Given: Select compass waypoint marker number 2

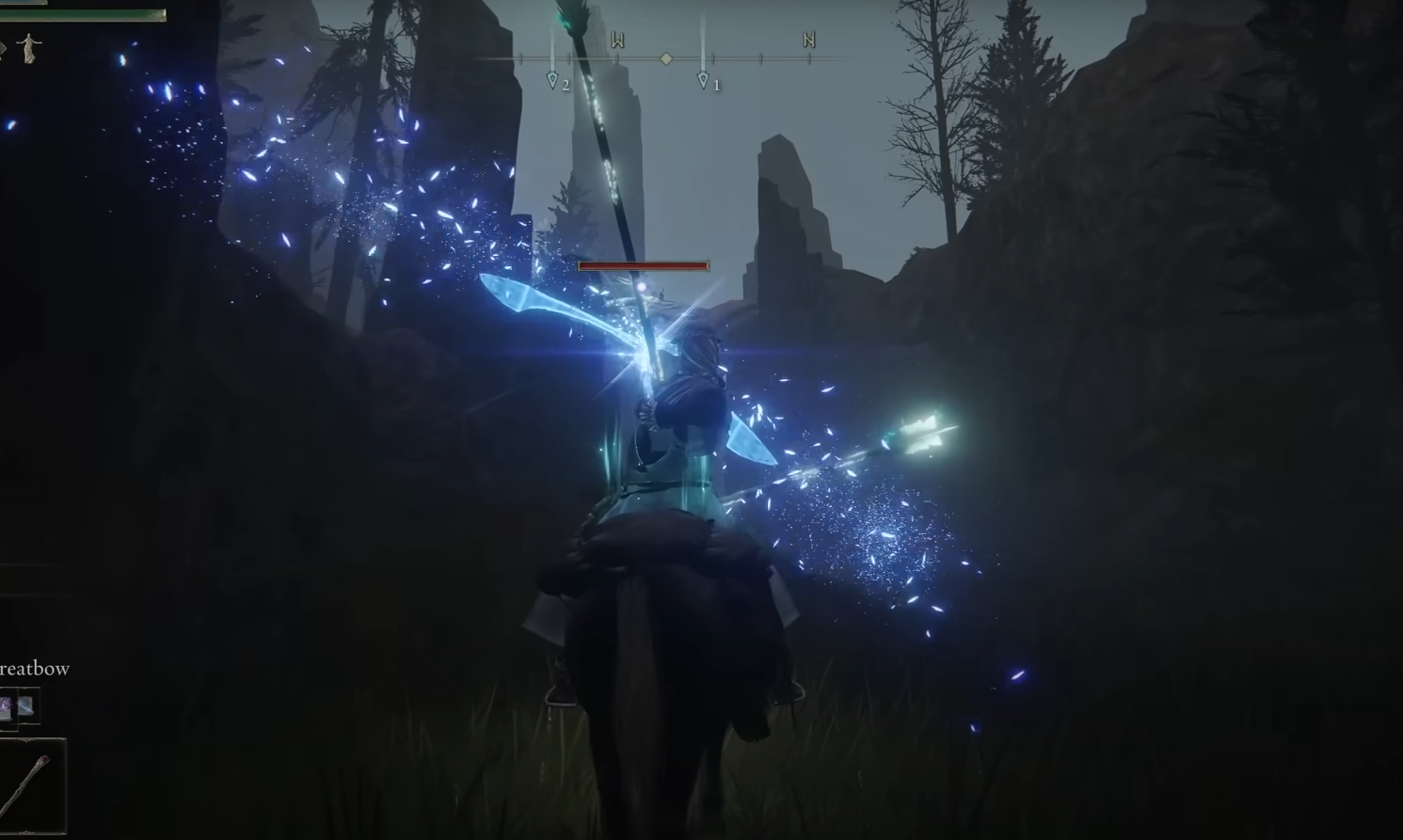Looking at the screenshot, I should click(552, 81).
